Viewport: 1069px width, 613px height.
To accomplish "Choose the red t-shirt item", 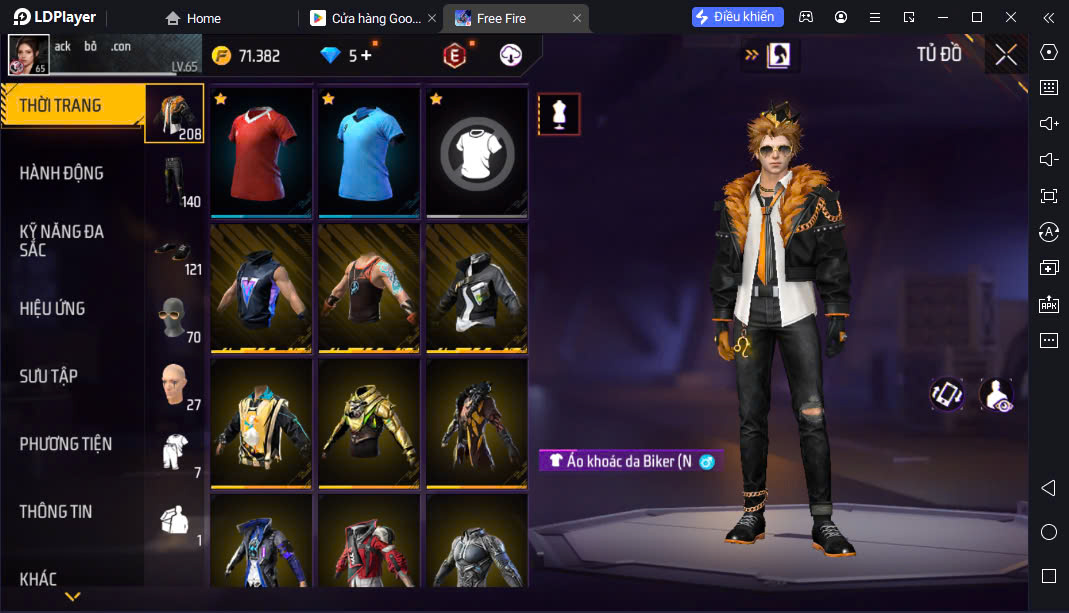I will pos(261,152).
